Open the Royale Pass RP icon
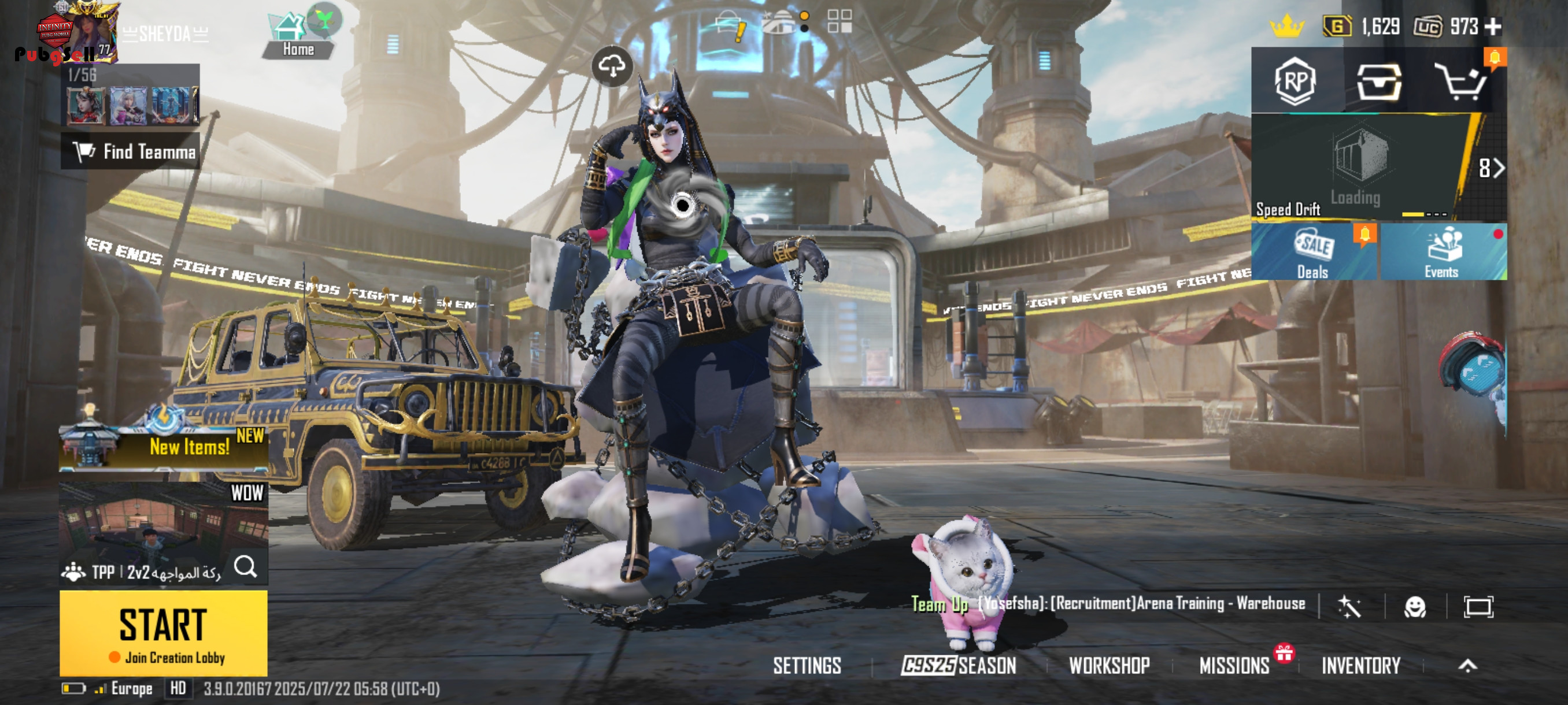The image size is (1568, 705). point(1295,81)
